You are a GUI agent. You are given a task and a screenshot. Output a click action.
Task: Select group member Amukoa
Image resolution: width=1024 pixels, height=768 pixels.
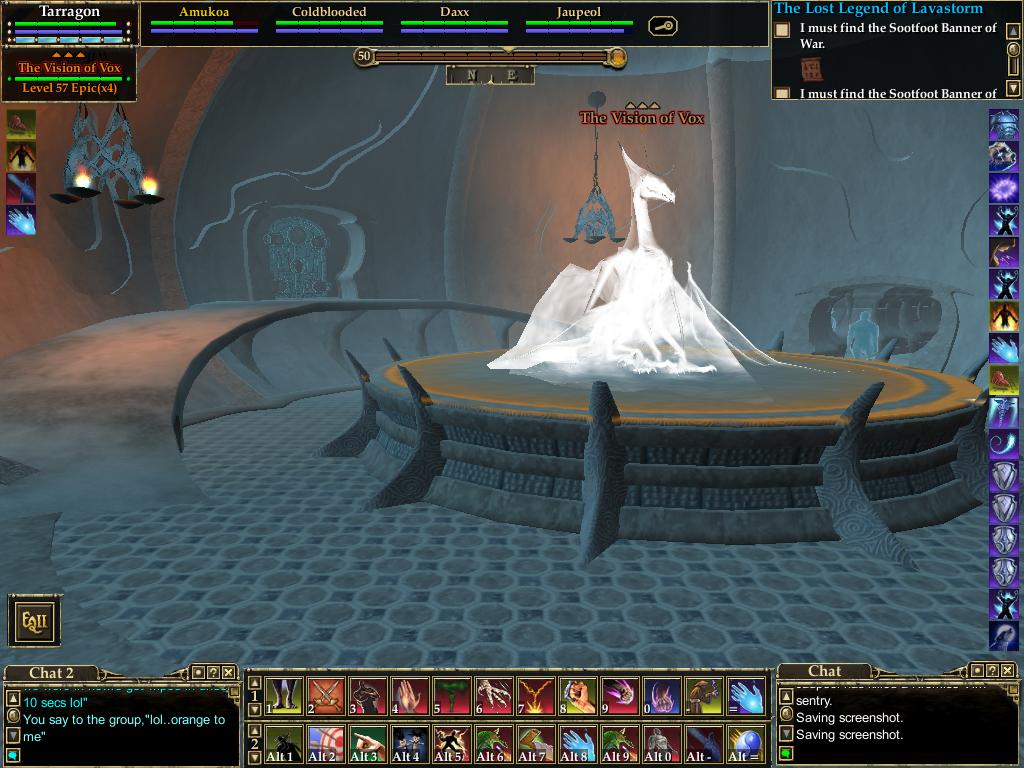point(204,20)
